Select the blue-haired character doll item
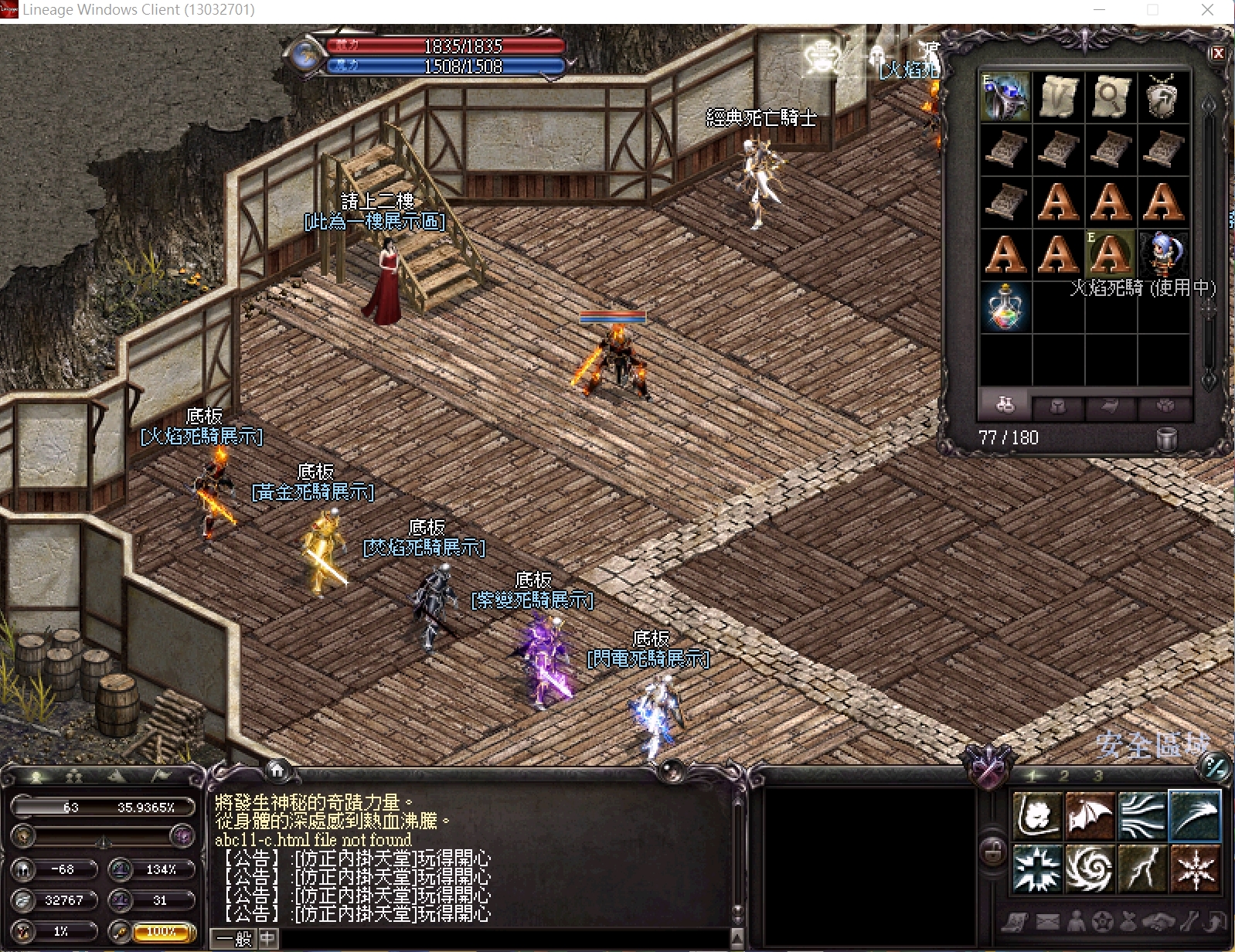 [x=1162, y=253]
